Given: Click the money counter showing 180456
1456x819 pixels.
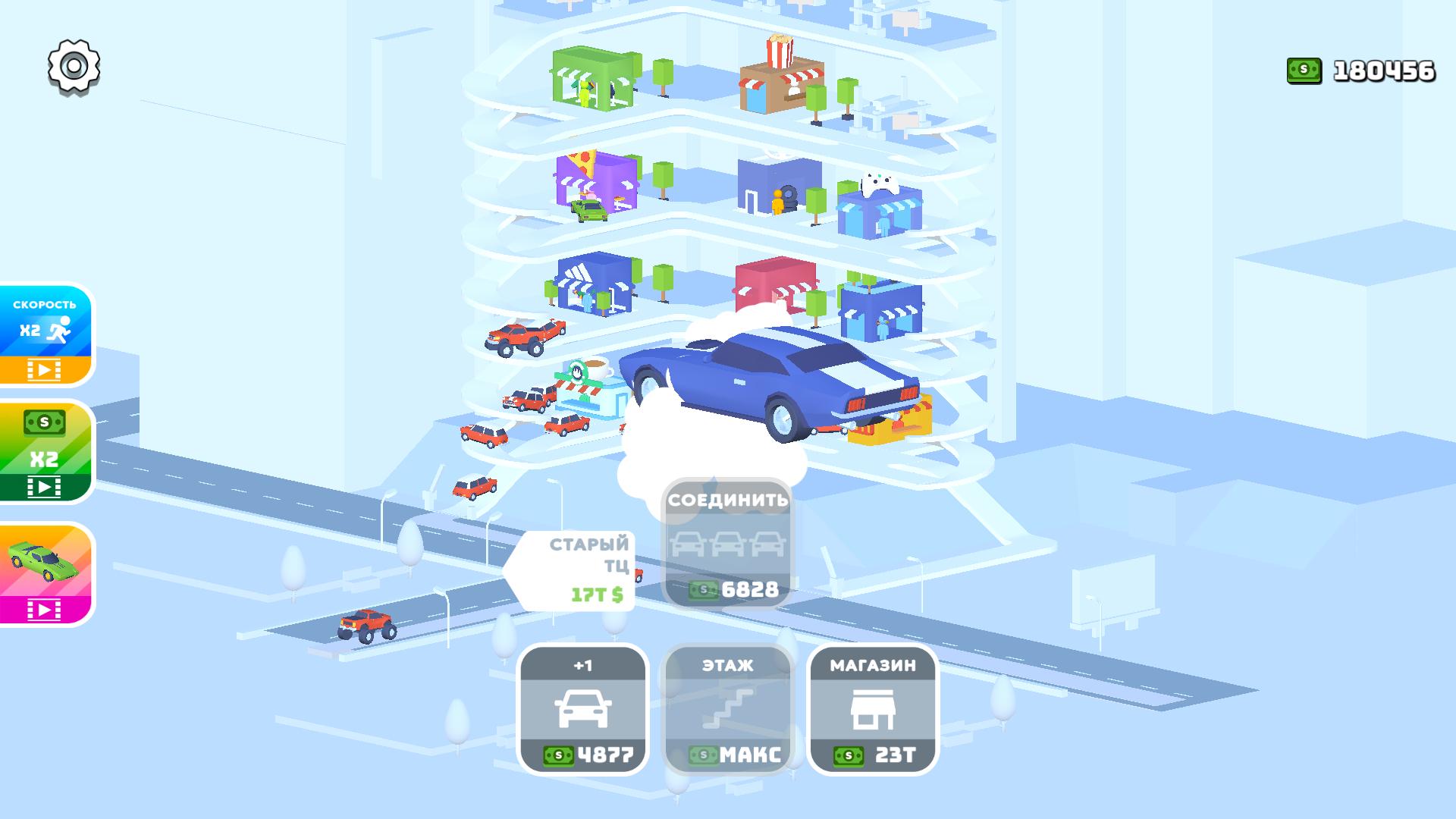Looking at the screenshot, I should pyautogui.click(x=1384, y=71).
